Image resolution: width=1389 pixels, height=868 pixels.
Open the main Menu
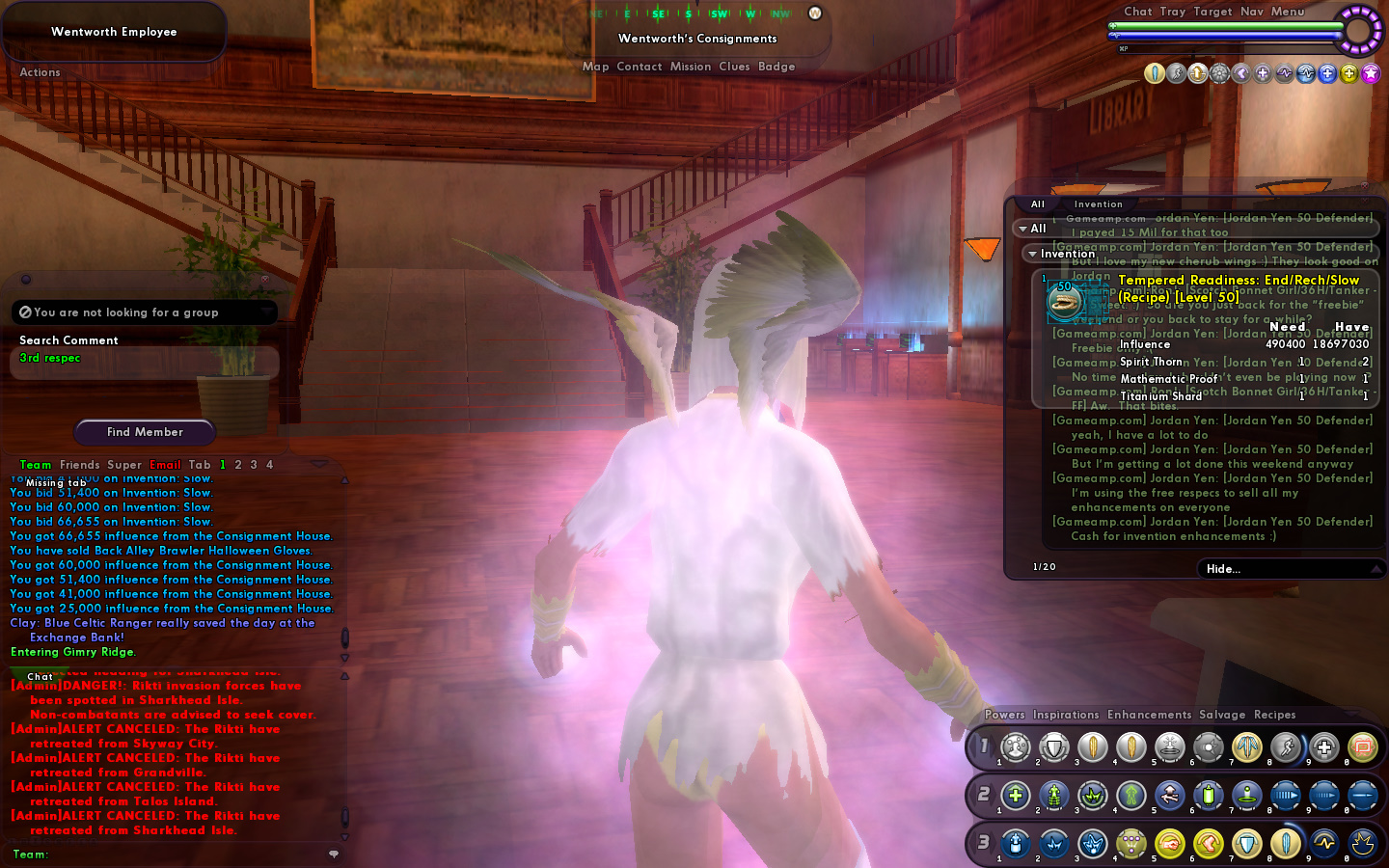pos(1287,12)
